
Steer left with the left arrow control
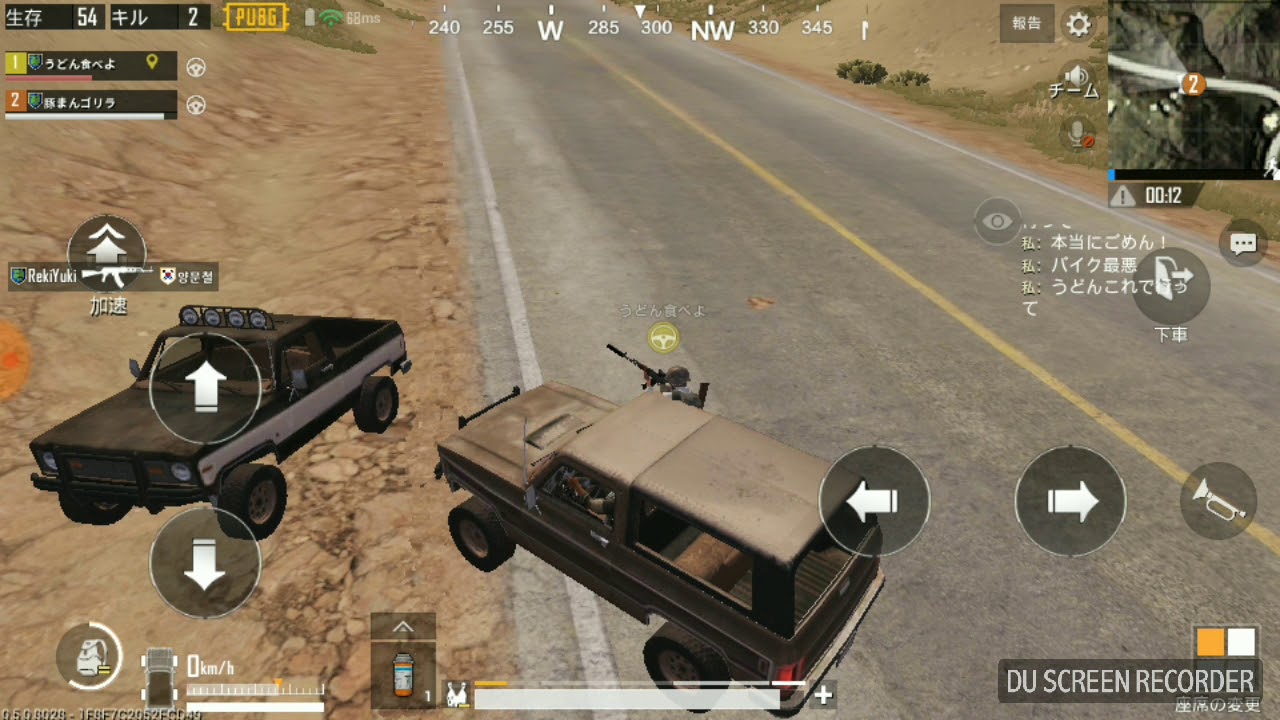coord(873,502)
